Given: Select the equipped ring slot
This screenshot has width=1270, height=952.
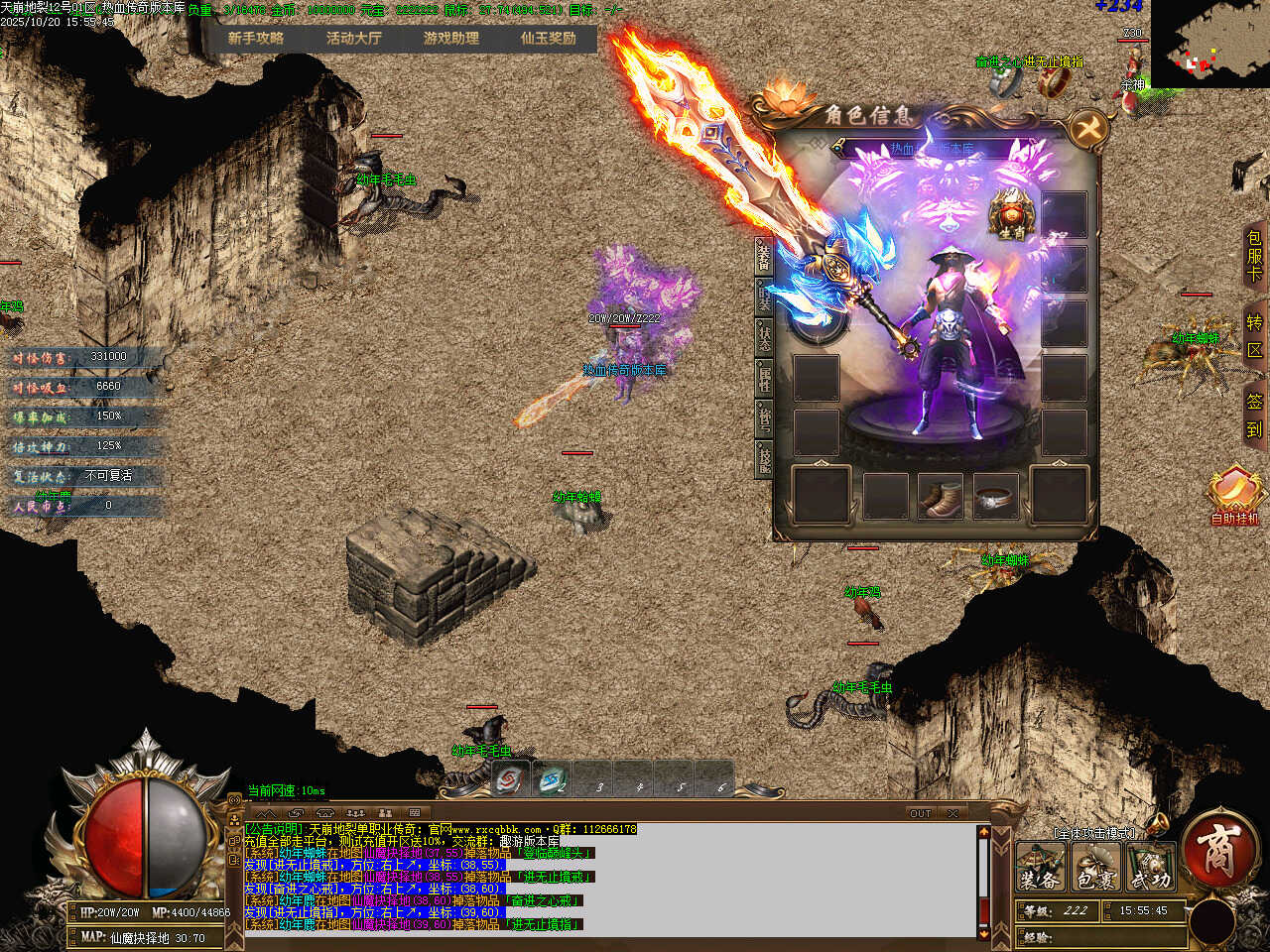Looking at the screenshot, I should pyautogui.click(x=995, y=497).
